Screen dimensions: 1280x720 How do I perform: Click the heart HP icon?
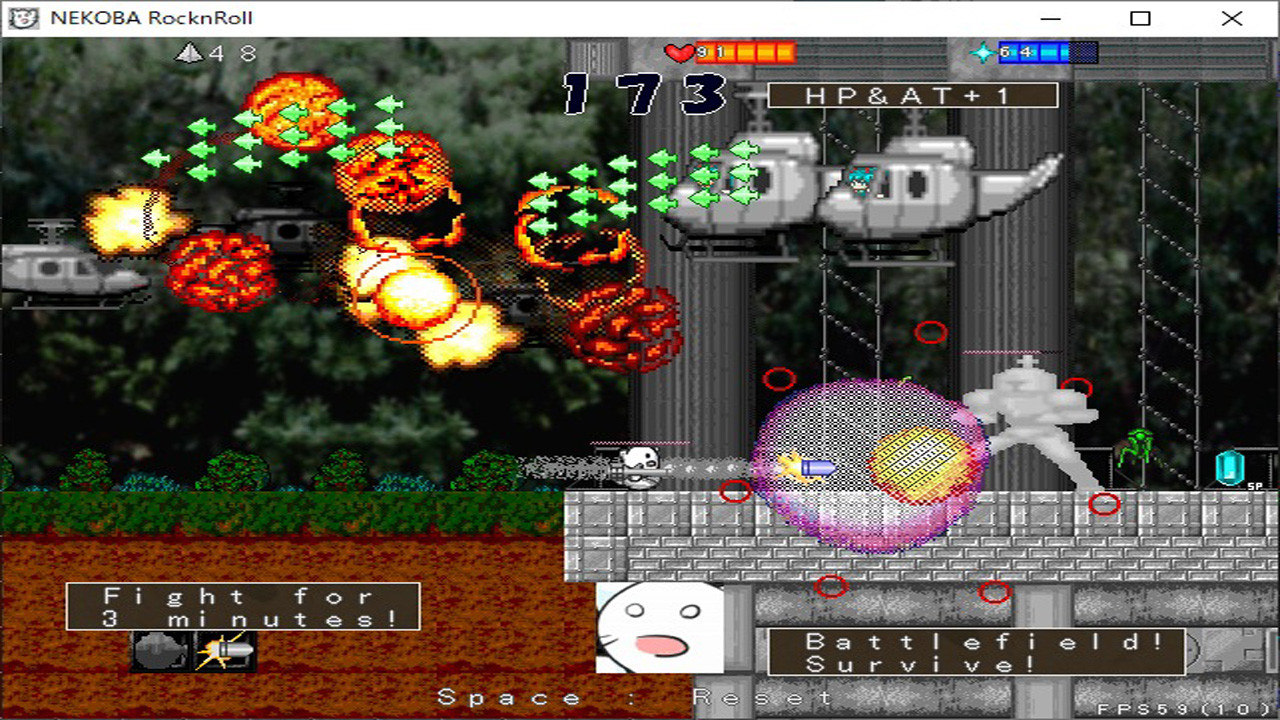pos(678,52)
